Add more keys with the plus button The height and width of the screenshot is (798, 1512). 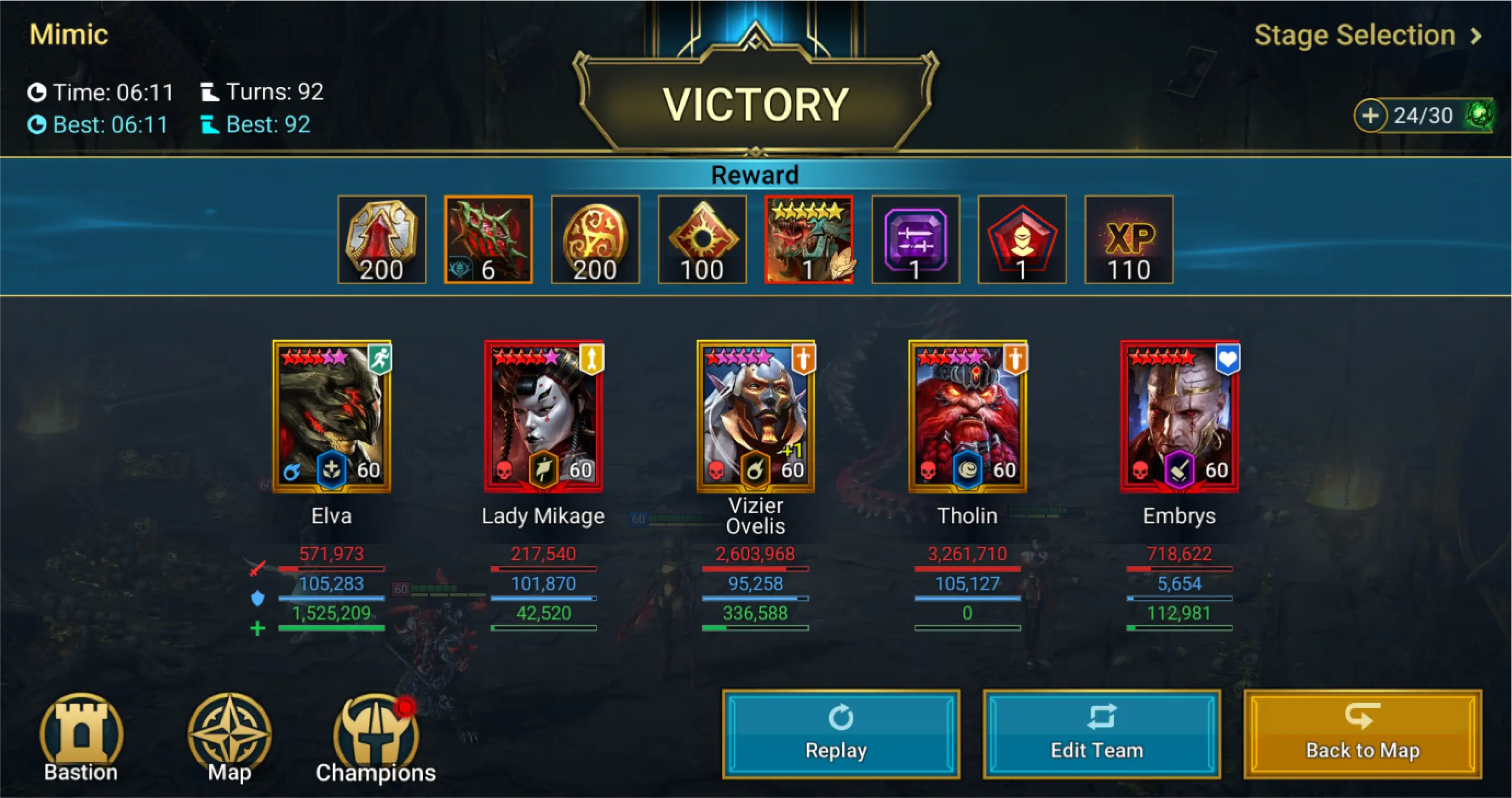click(x=1371, y=116)
